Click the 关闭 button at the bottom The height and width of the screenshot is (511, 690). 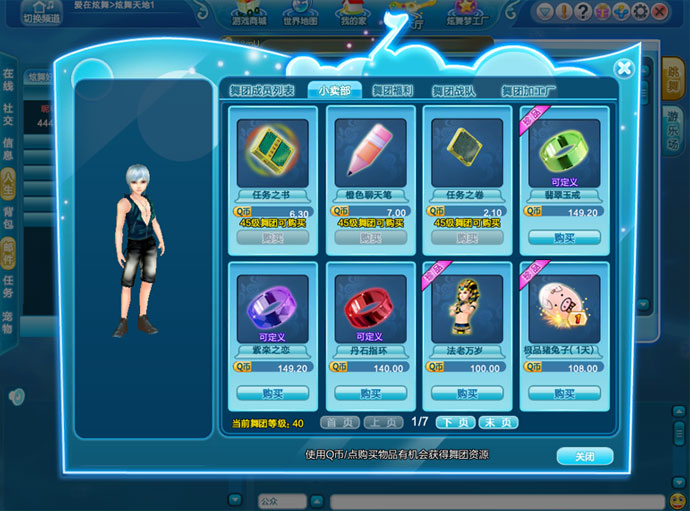tap(584, 456)
